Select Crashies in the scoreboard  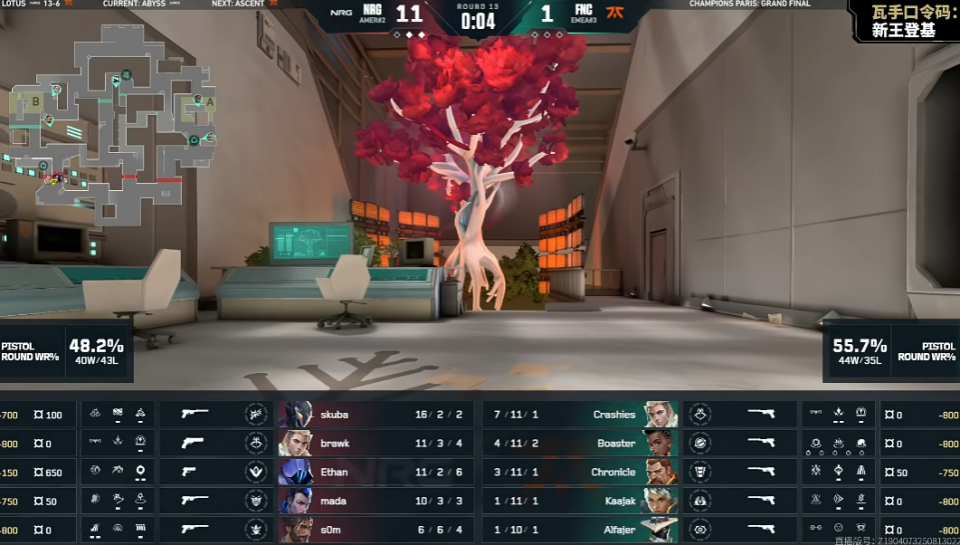point(580,414)
